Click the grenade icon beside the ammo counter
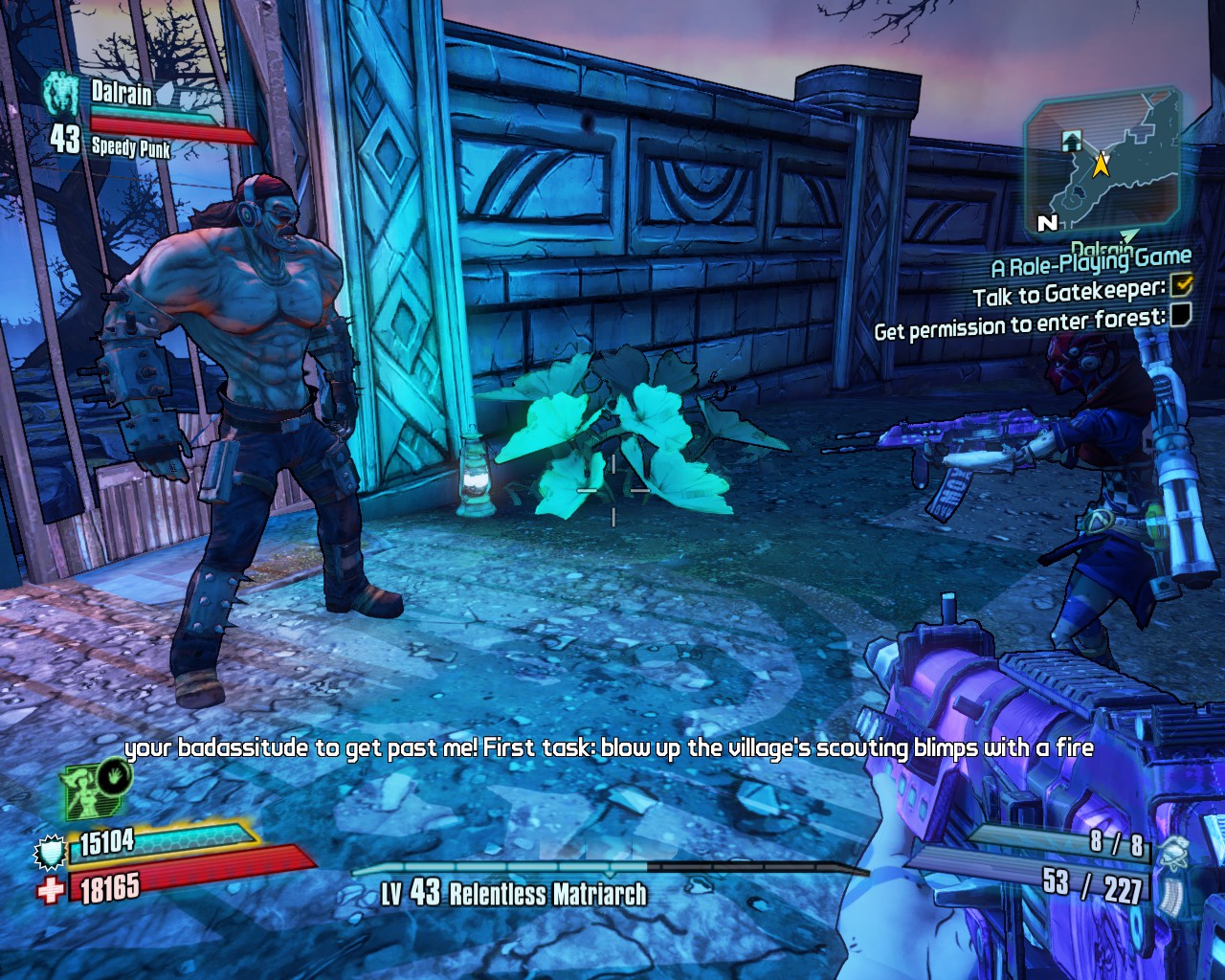The image size is (1225, 980). tap(1173, 850)
